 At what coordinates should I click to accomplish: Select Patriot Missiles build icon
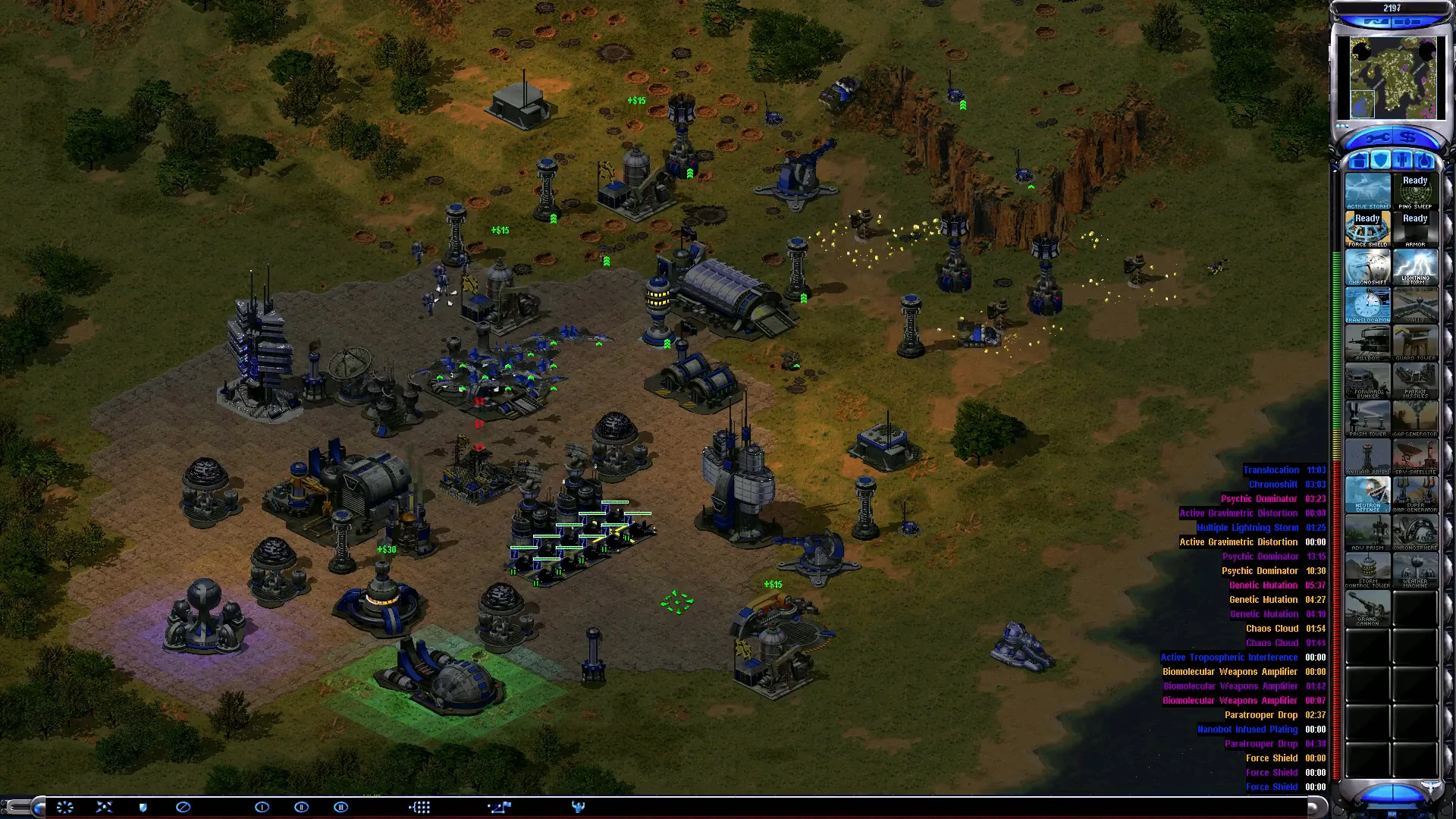tap(1415, 381)
